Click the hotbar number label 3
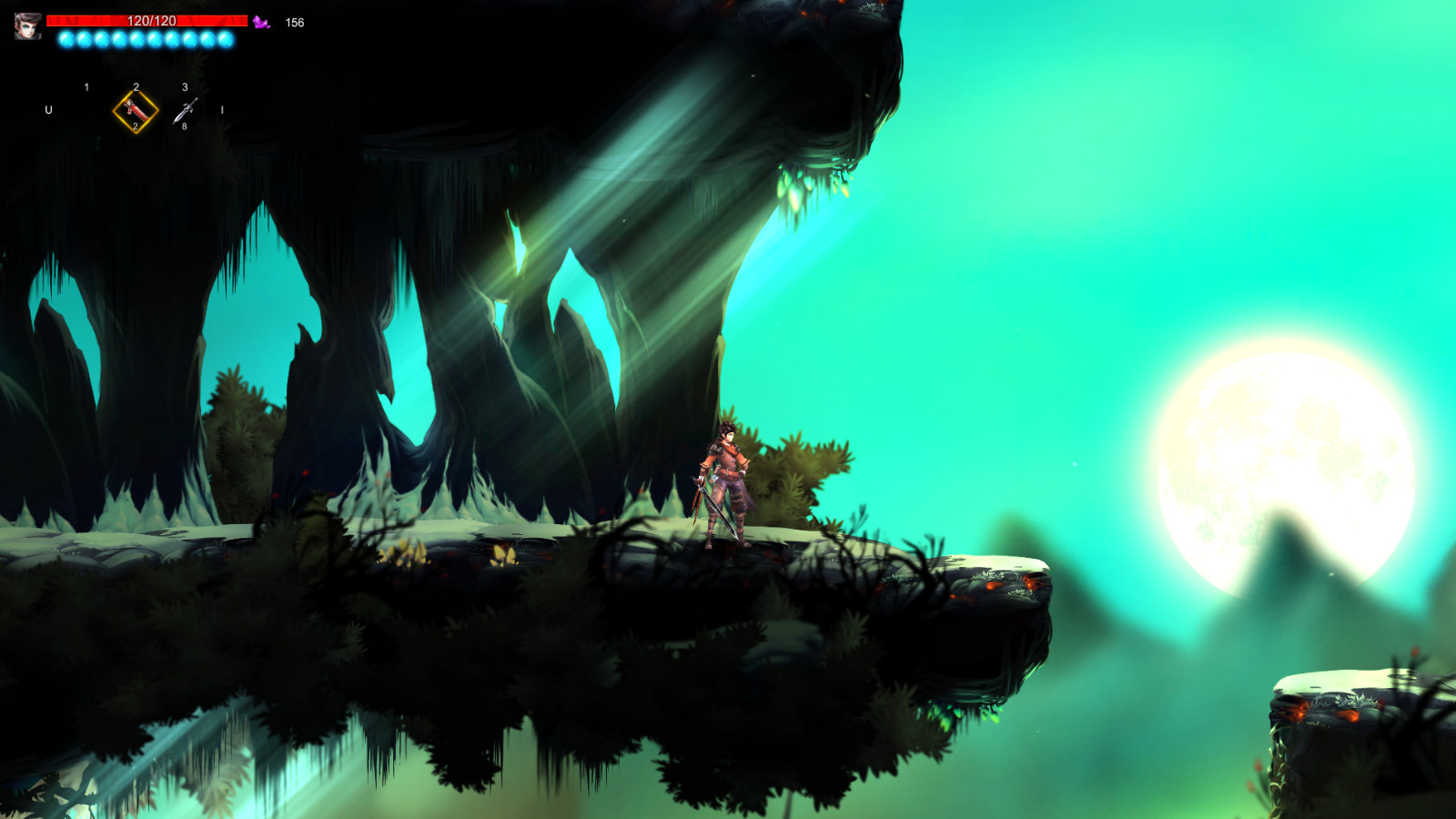Viewport: 1456px width, 819px height. coord(185,86)
